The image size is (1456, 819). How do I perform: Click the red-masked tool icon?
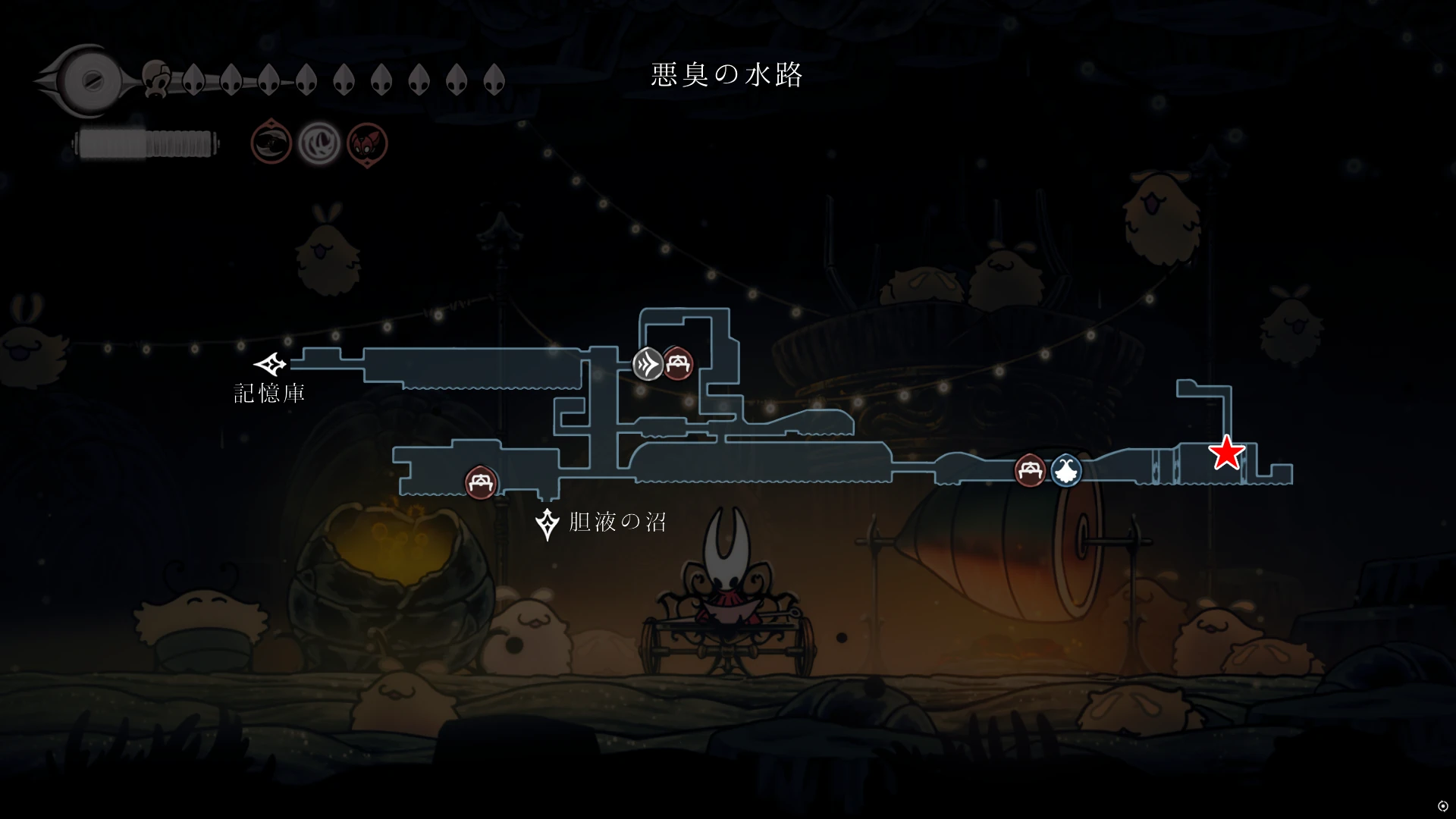pos(367,143)
